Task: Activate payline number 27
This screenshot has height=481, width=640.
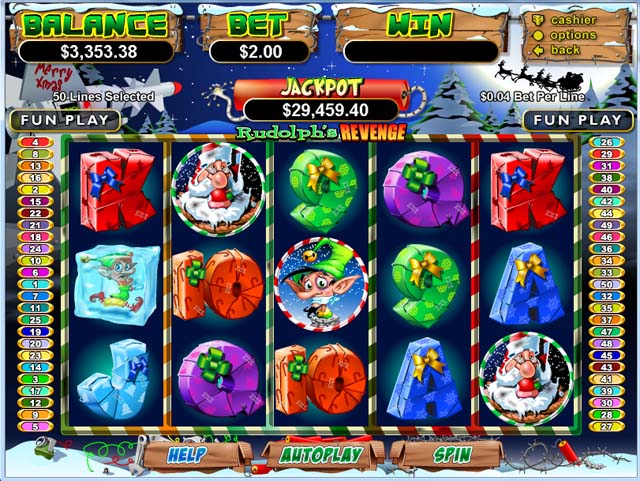Action: [x=605, y=427]
